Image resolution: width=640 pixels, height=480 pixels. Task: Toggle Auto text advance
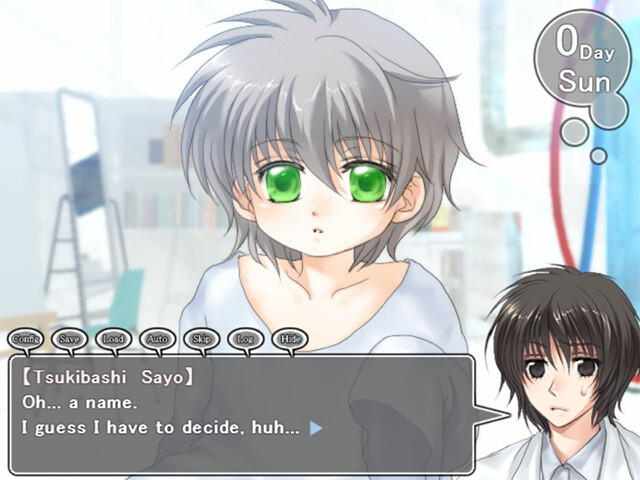(158, 339)
